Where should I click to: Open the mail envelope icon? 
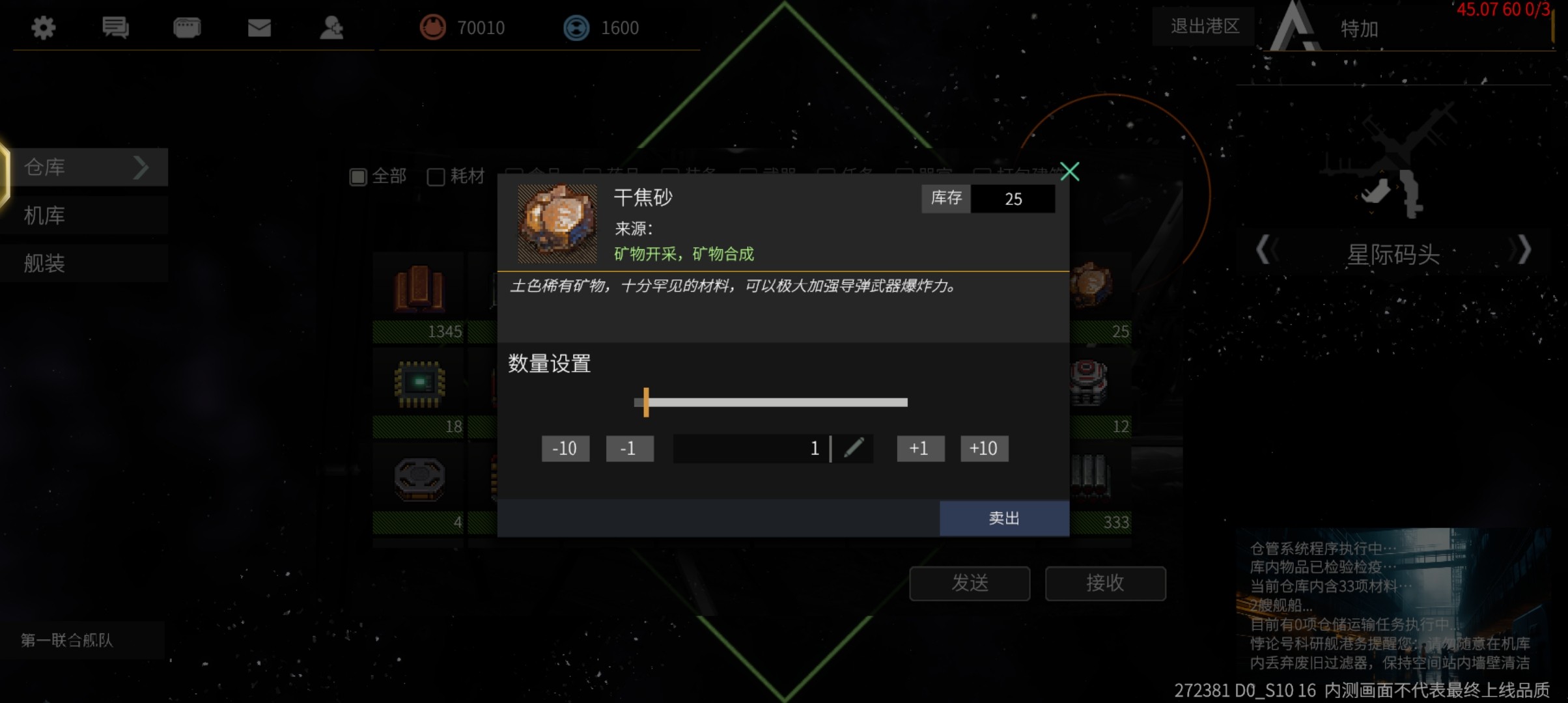259,27
